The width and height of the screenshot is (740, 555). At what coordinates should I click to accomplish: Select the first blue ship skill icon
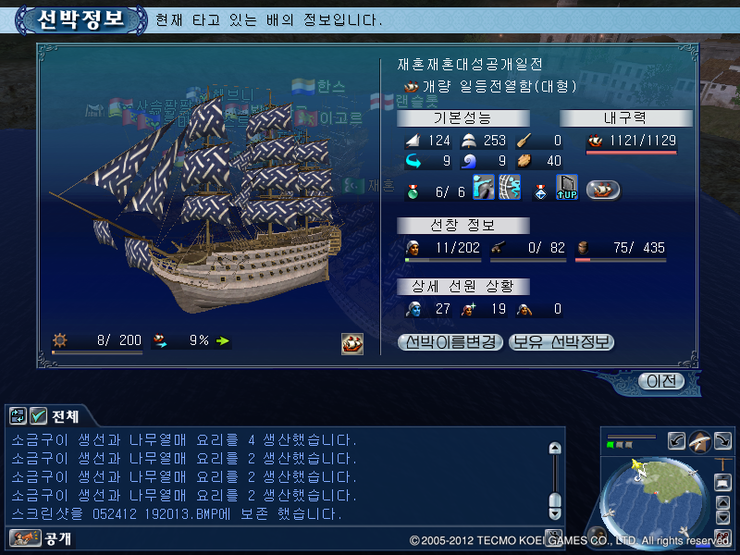[484, 187]
